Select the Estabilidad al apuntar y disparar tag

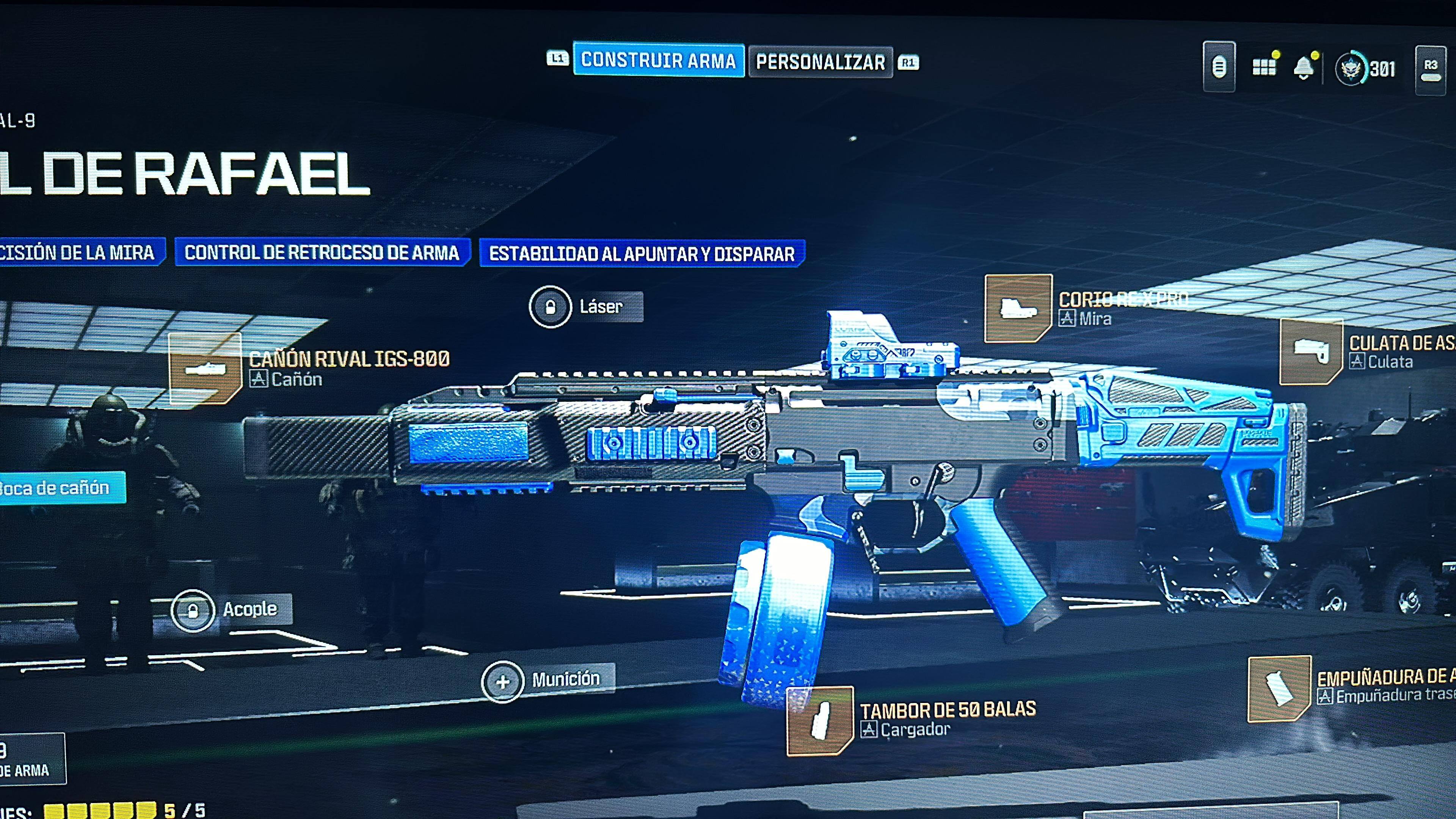click(x=642, y=254)
